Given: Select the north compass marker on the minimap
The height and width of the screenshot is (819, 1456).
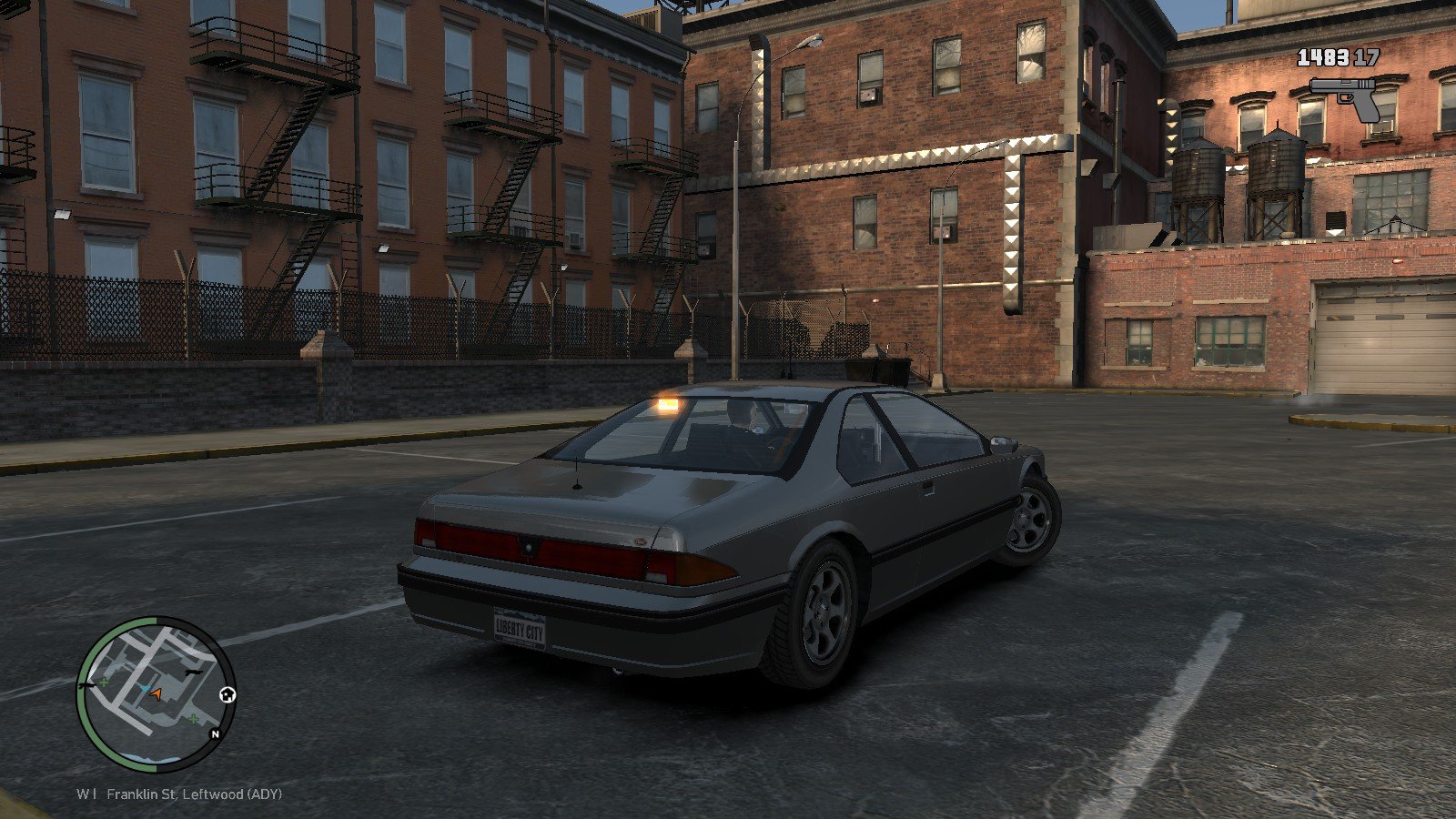Looking at the screenshot, I should pyautogui.click(x=216, y=733).
